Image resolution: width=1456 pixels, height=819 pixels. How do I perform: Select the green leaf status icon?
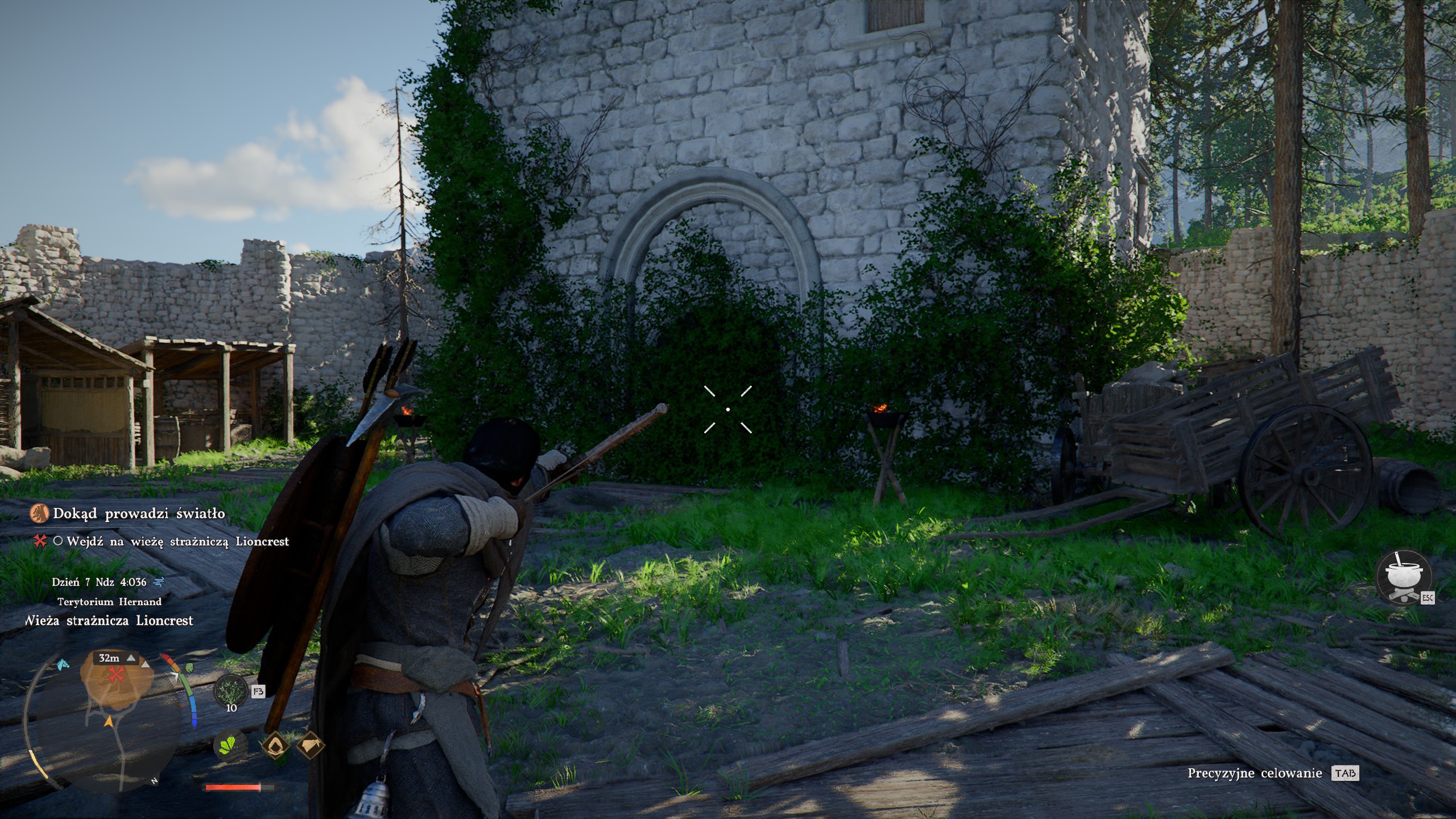click(x=230, y=744)
